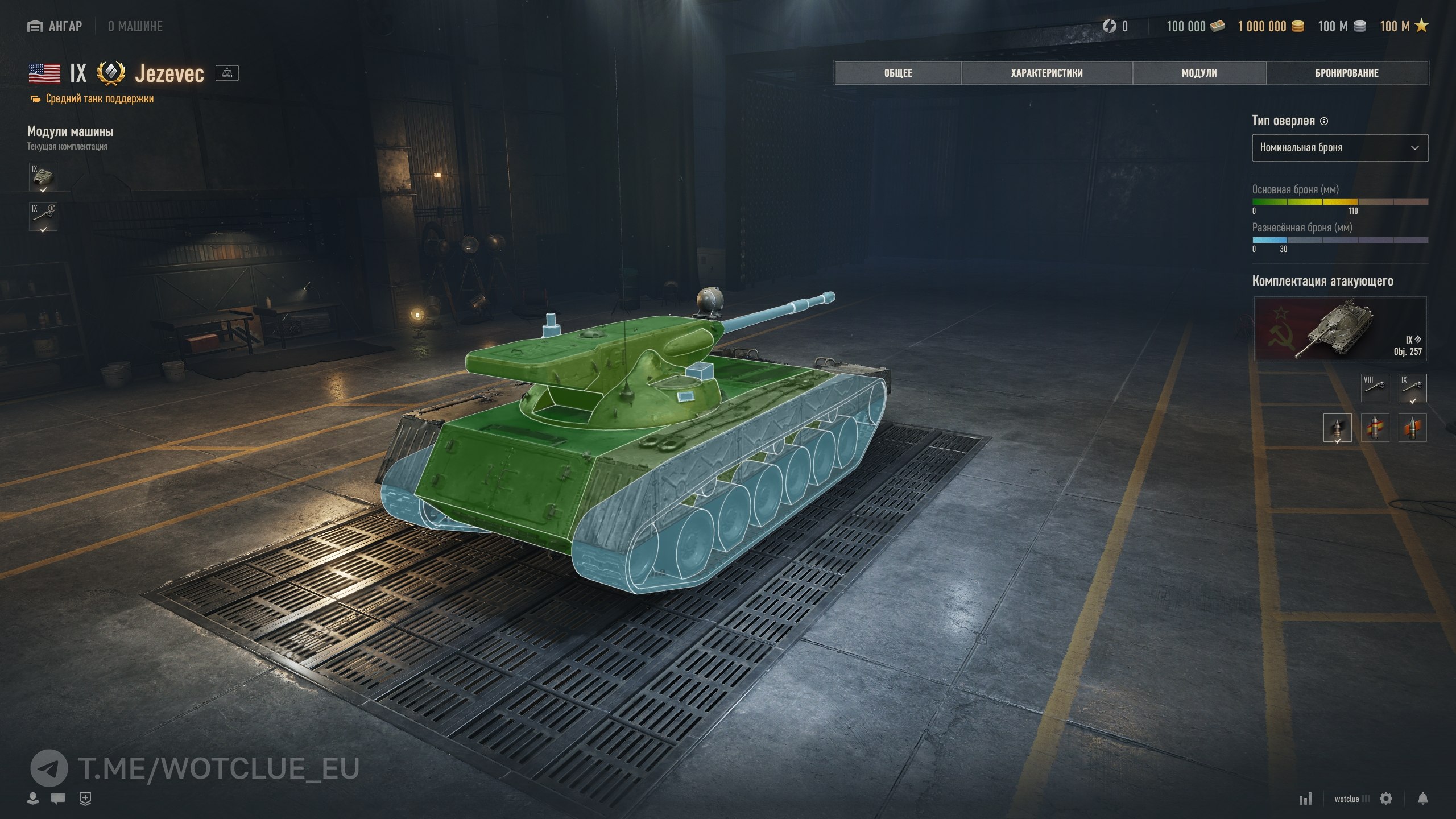Image resolution: width=1456 pixels, height=819 pixels.
Task: Show the Модули tab
Action: click(x=1199, y=73)
